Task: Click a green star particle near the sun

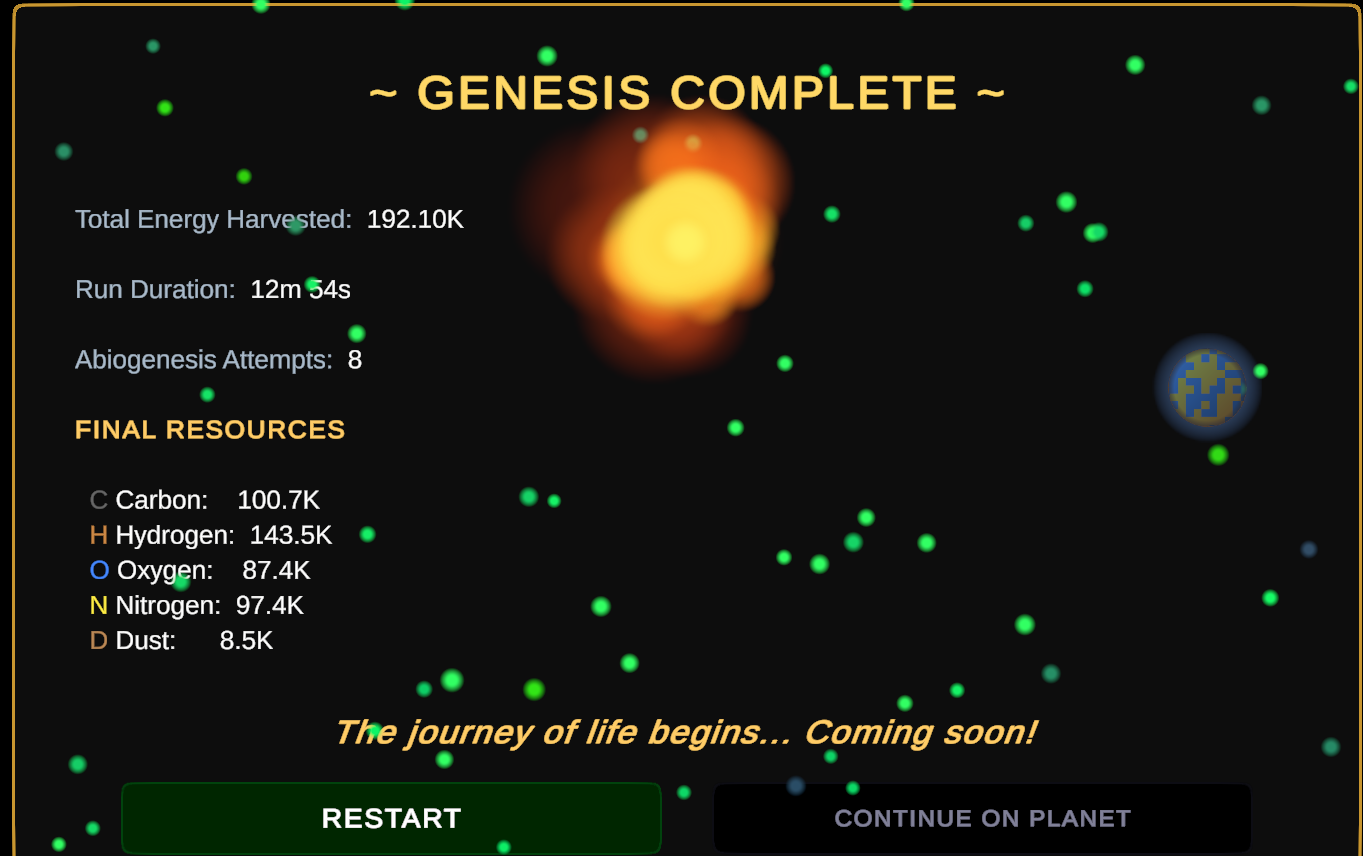Action: pos(829,214)
